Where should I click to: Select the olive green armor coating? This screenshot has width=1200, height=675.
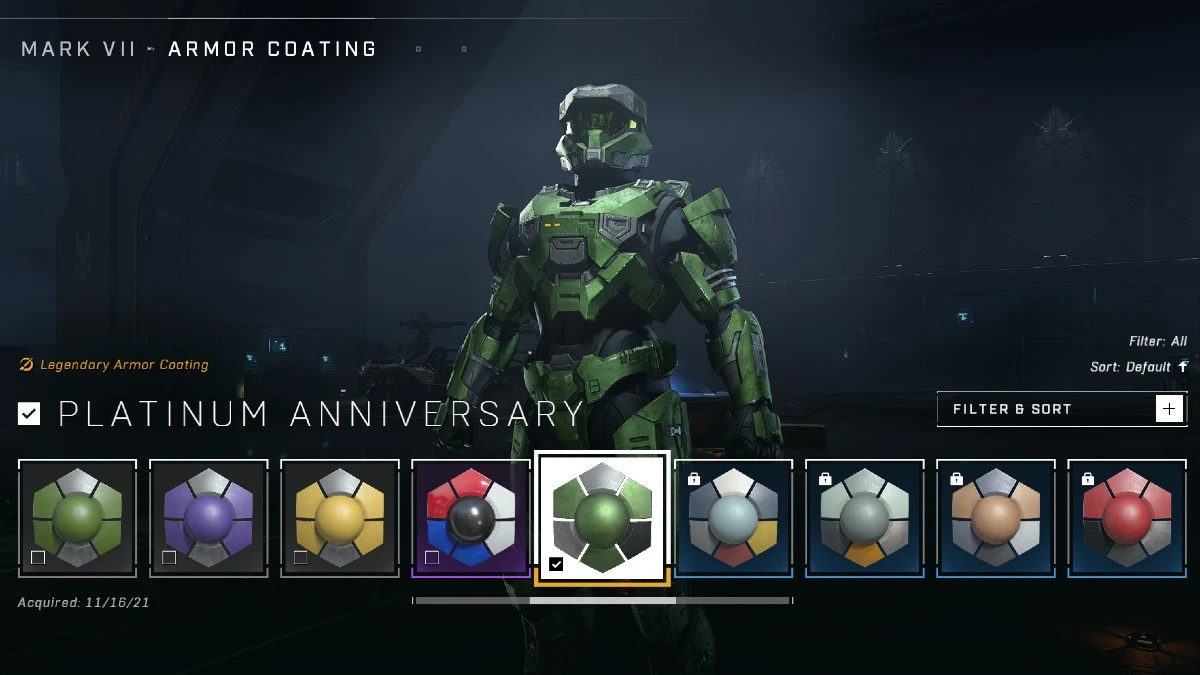click(77, 518)
